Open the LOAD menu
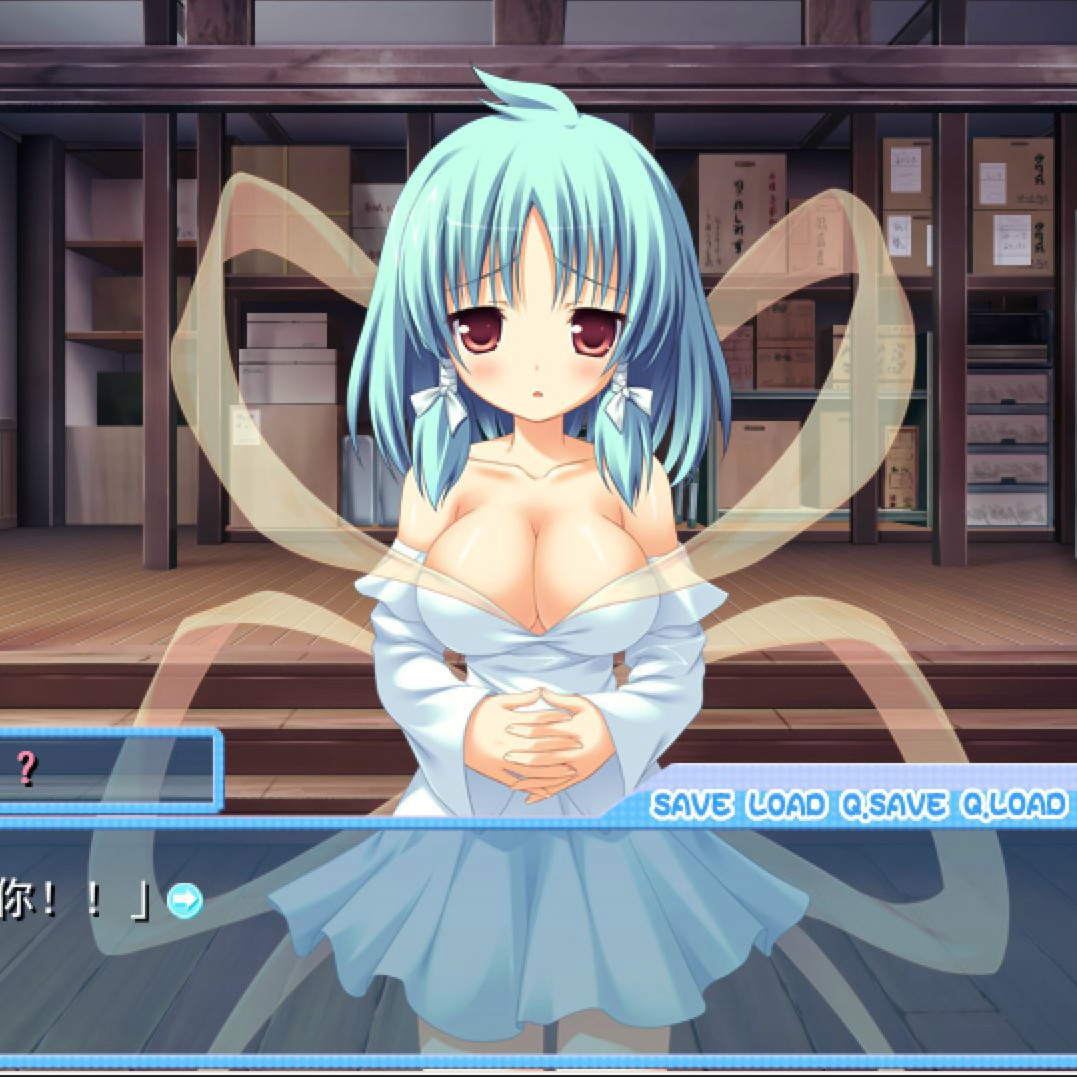The width and height of the screenshot is (1077, 1077). point(787,805)
